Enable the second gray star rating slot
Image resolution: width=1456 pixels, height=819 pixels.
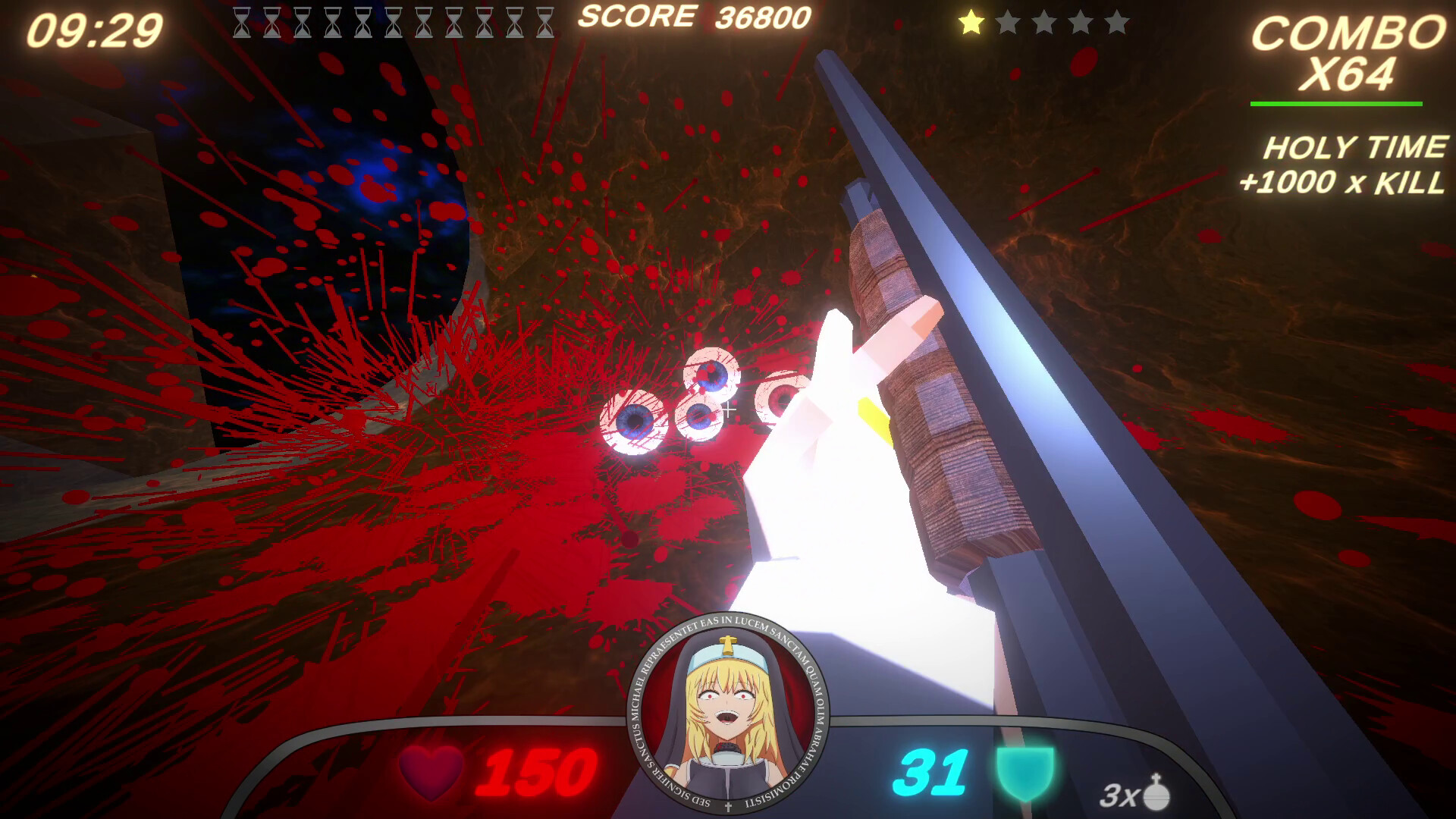(x=1006, y=23)
